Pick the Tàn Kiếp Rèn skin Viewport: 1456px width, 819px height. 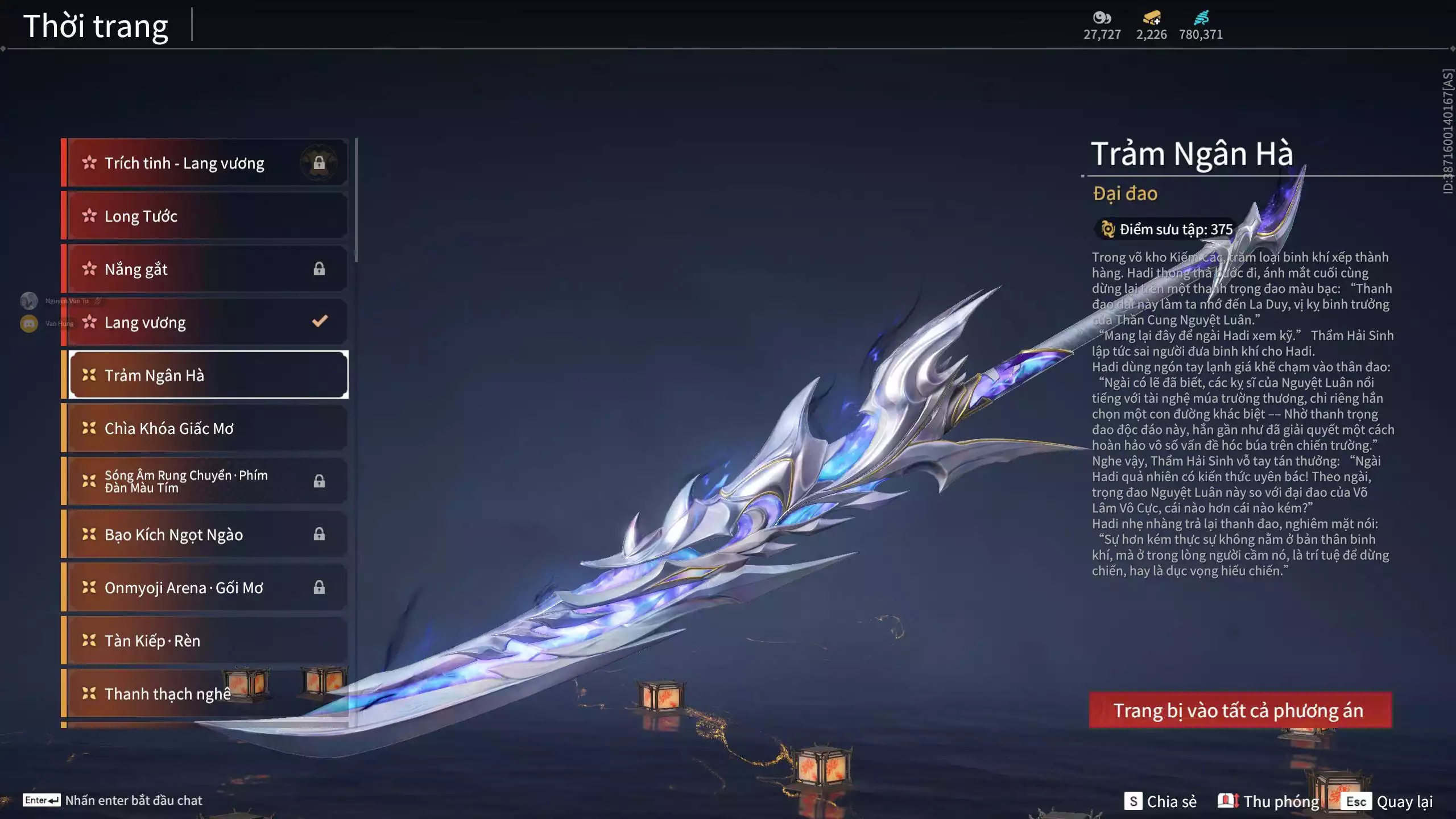[207, 640]
